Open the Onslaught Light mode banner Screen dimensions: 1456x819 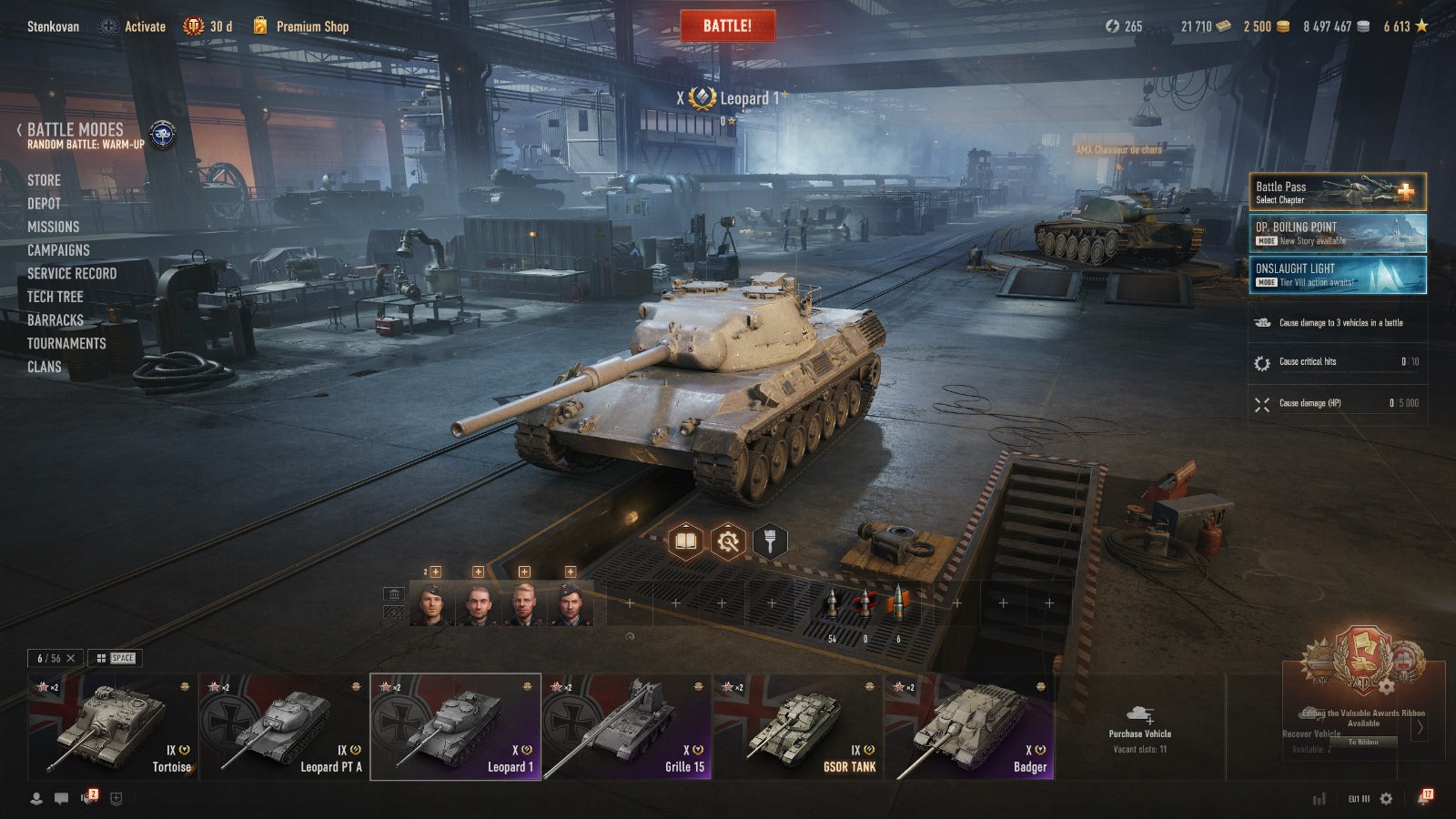tap(1336, 275)
